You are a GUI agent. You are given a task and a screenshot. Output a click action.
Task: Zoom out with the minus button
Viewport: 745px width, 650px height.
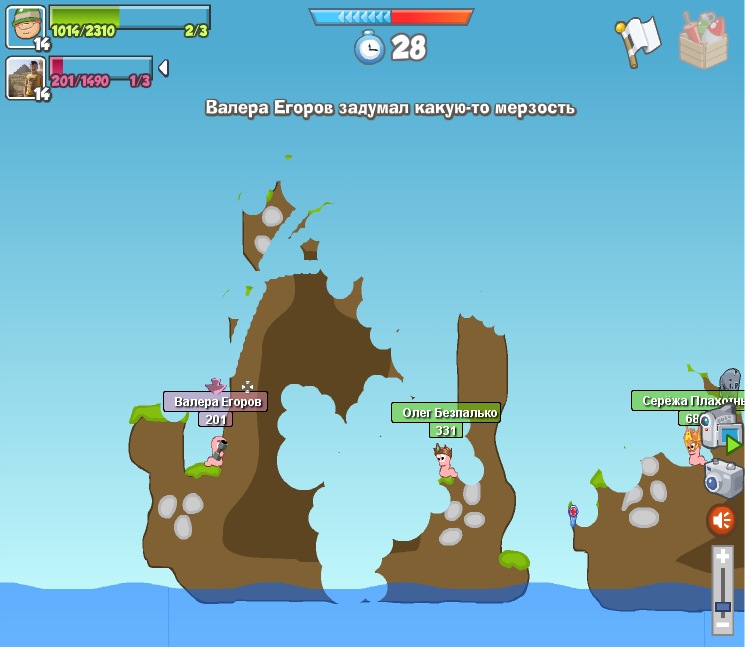click(x=722, y=624)
